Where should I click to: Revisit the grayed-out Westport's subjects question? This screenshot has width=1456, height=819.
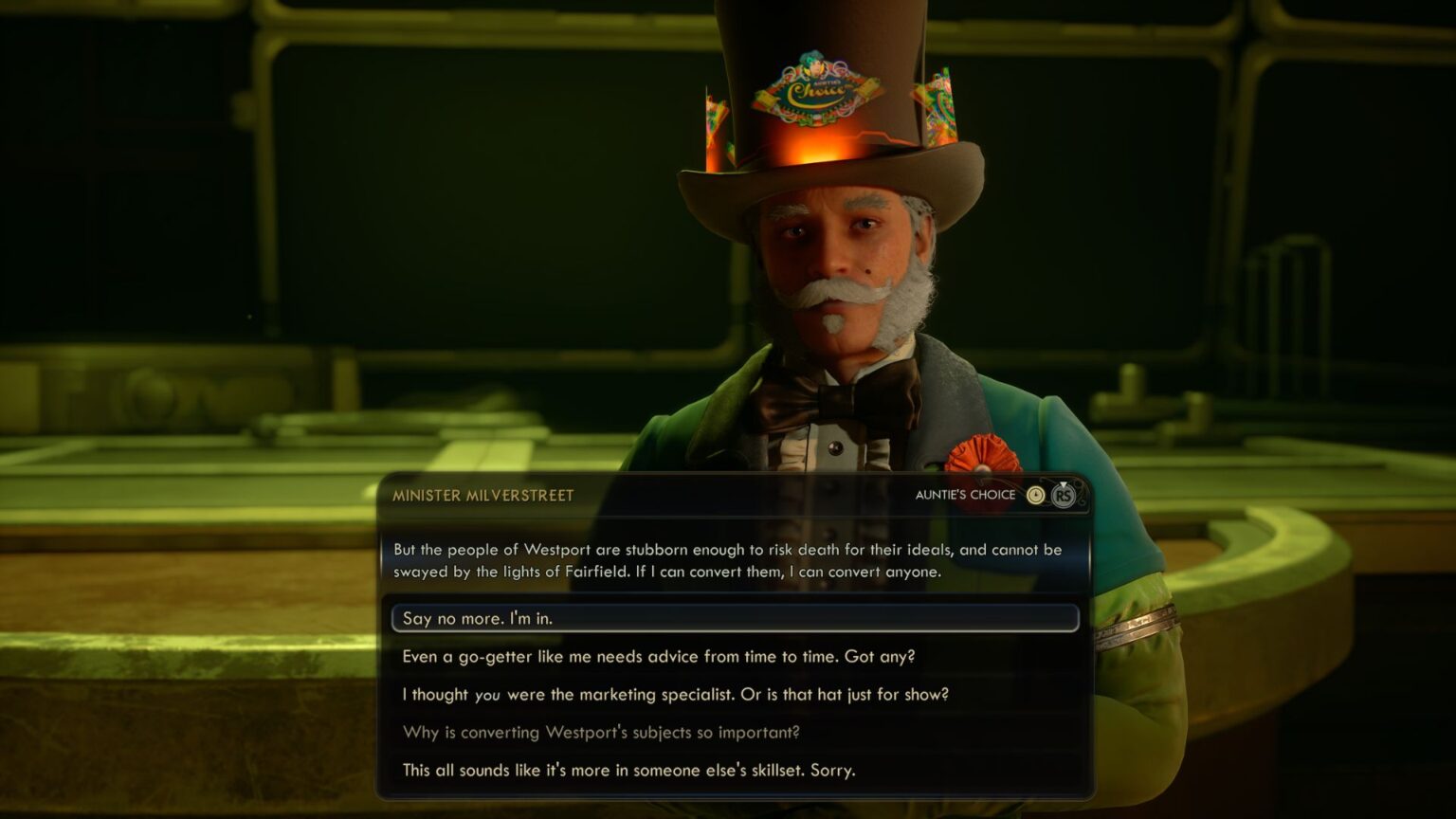click(600, 732)
